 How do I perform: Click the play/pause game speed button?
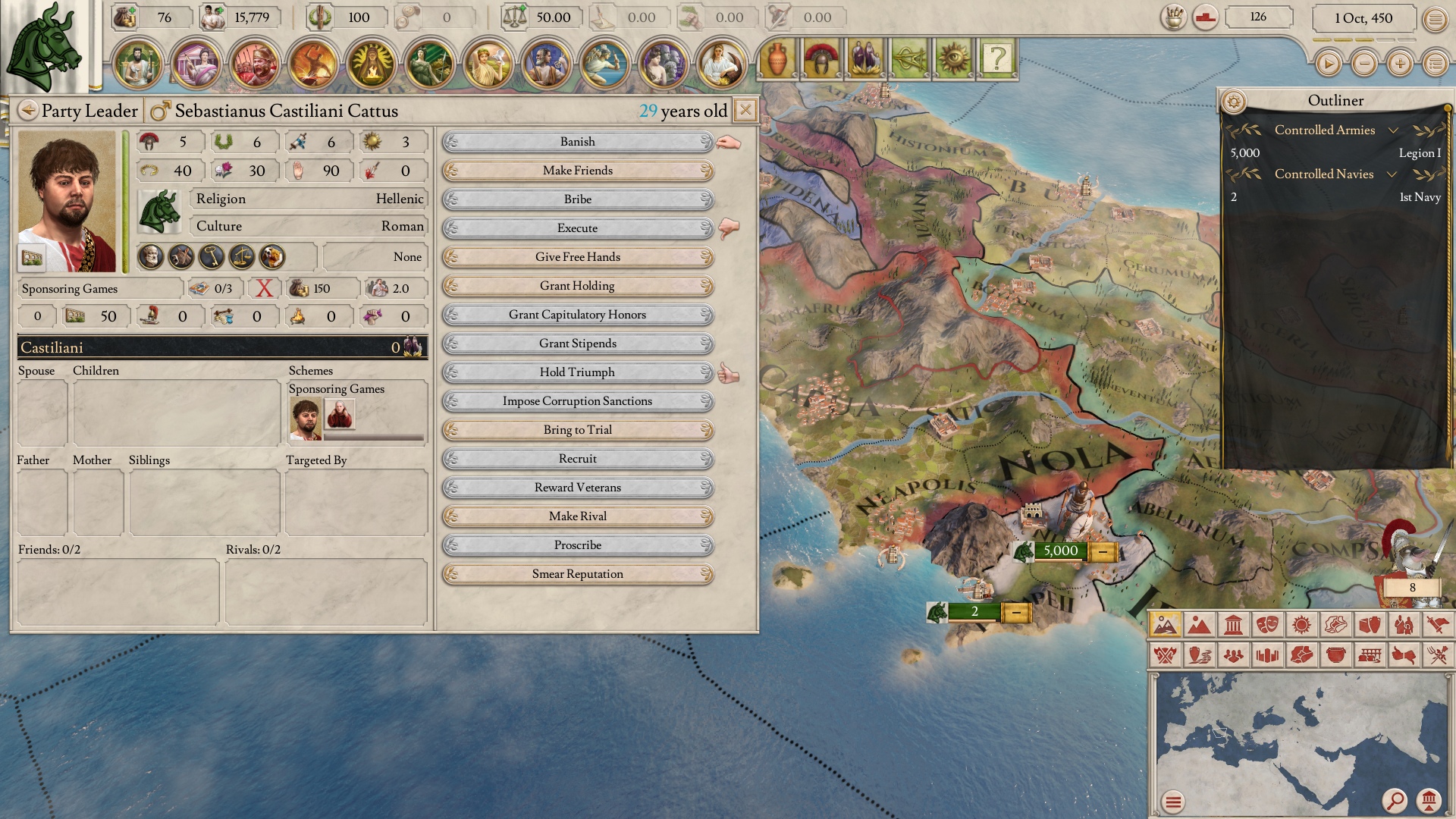click(1328, 64)
